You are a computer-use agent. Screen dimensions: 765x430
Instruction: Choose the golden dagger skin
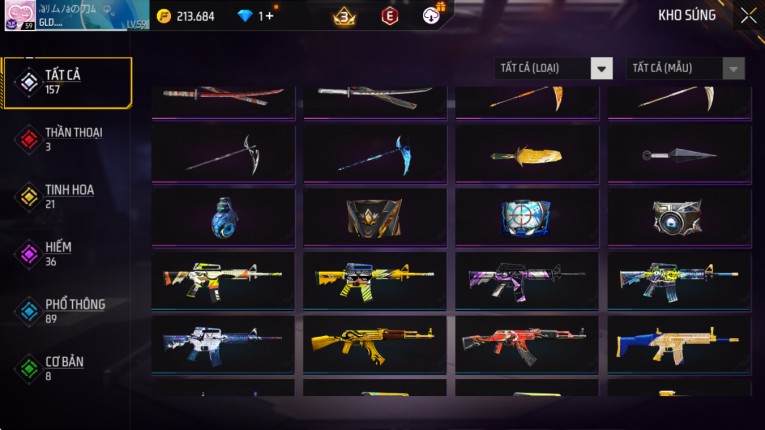click(526, 156)
